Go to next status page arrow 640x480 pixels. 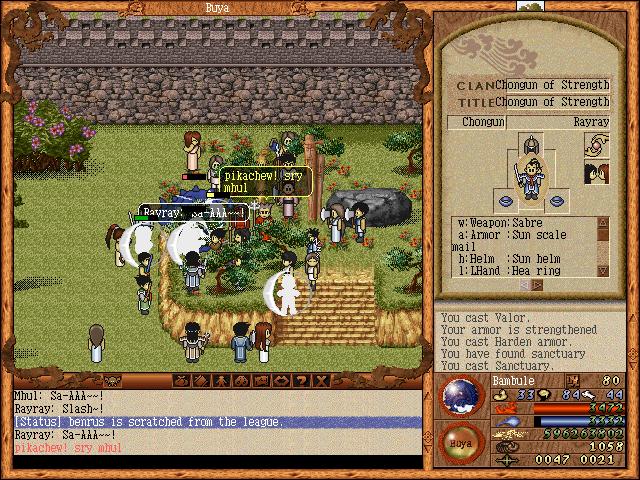pos(536,284)
